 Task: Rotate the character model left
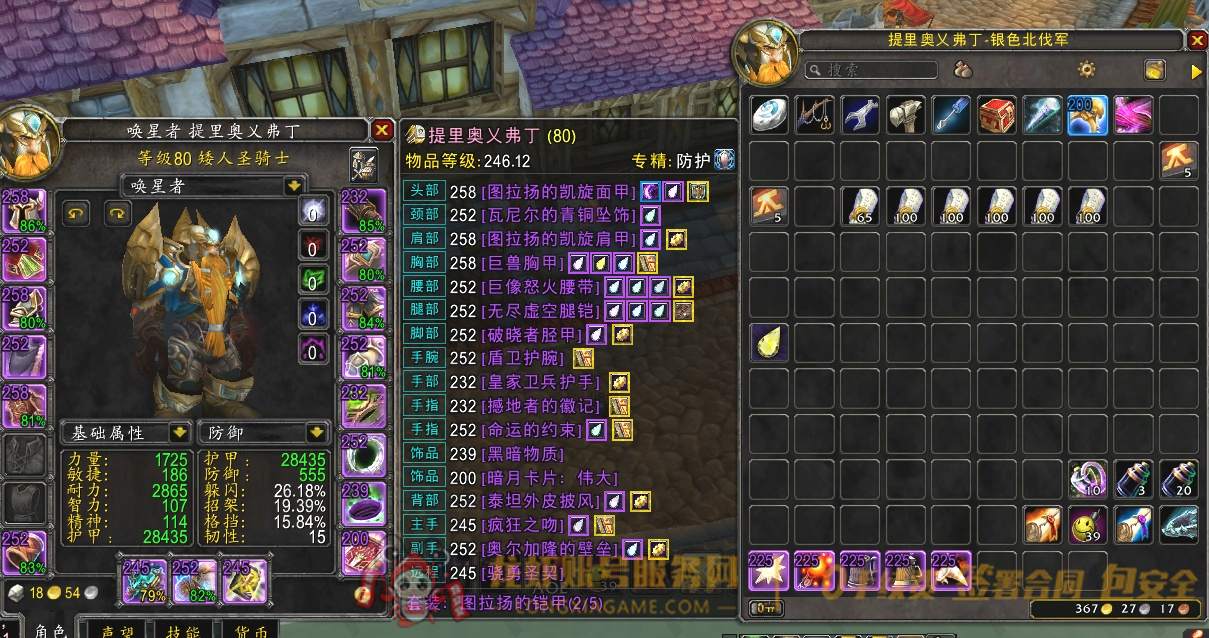click(x=77, y=212)
